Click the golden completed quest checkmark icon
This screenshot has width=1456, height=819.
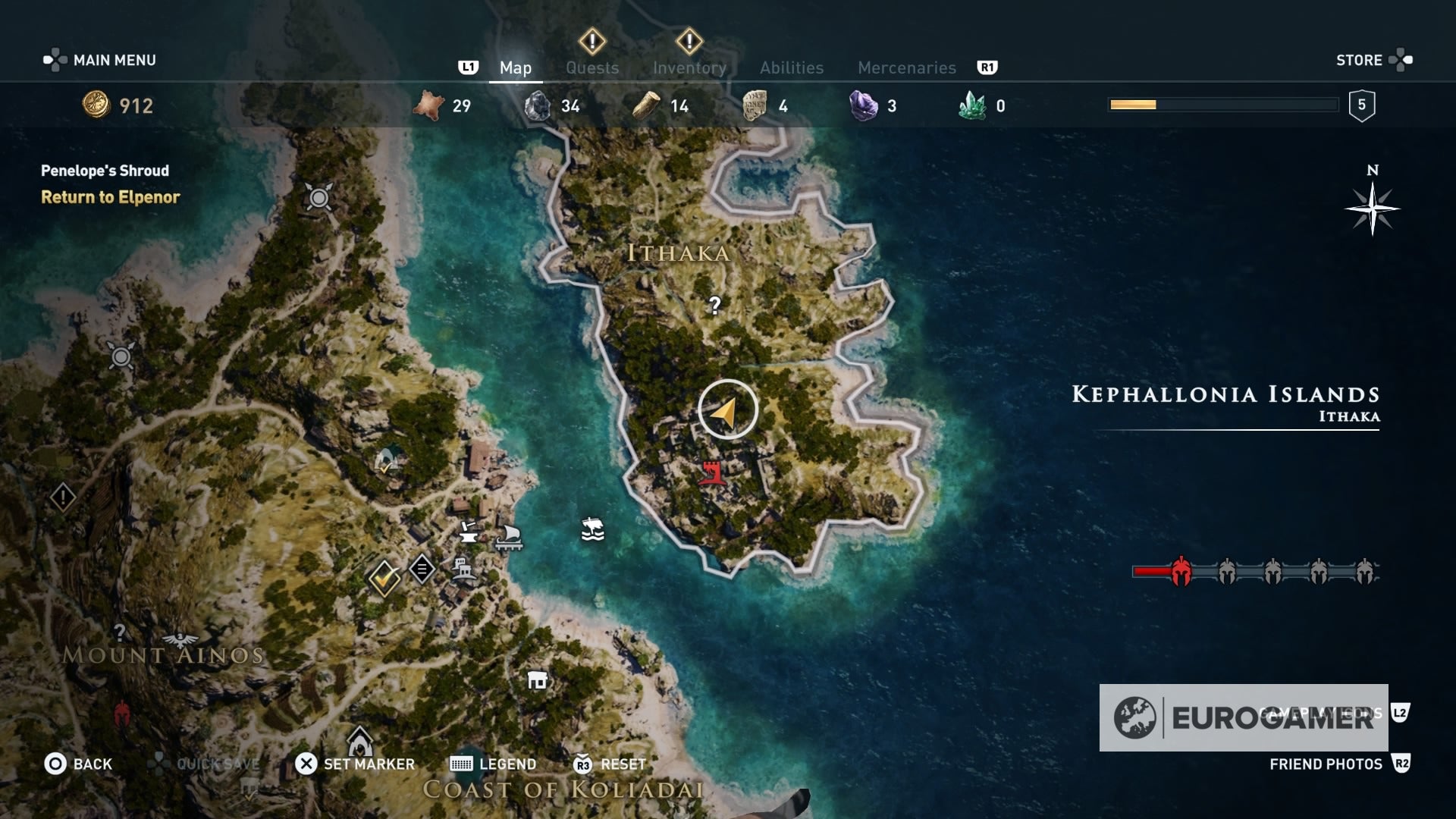(x=383, y=579)
